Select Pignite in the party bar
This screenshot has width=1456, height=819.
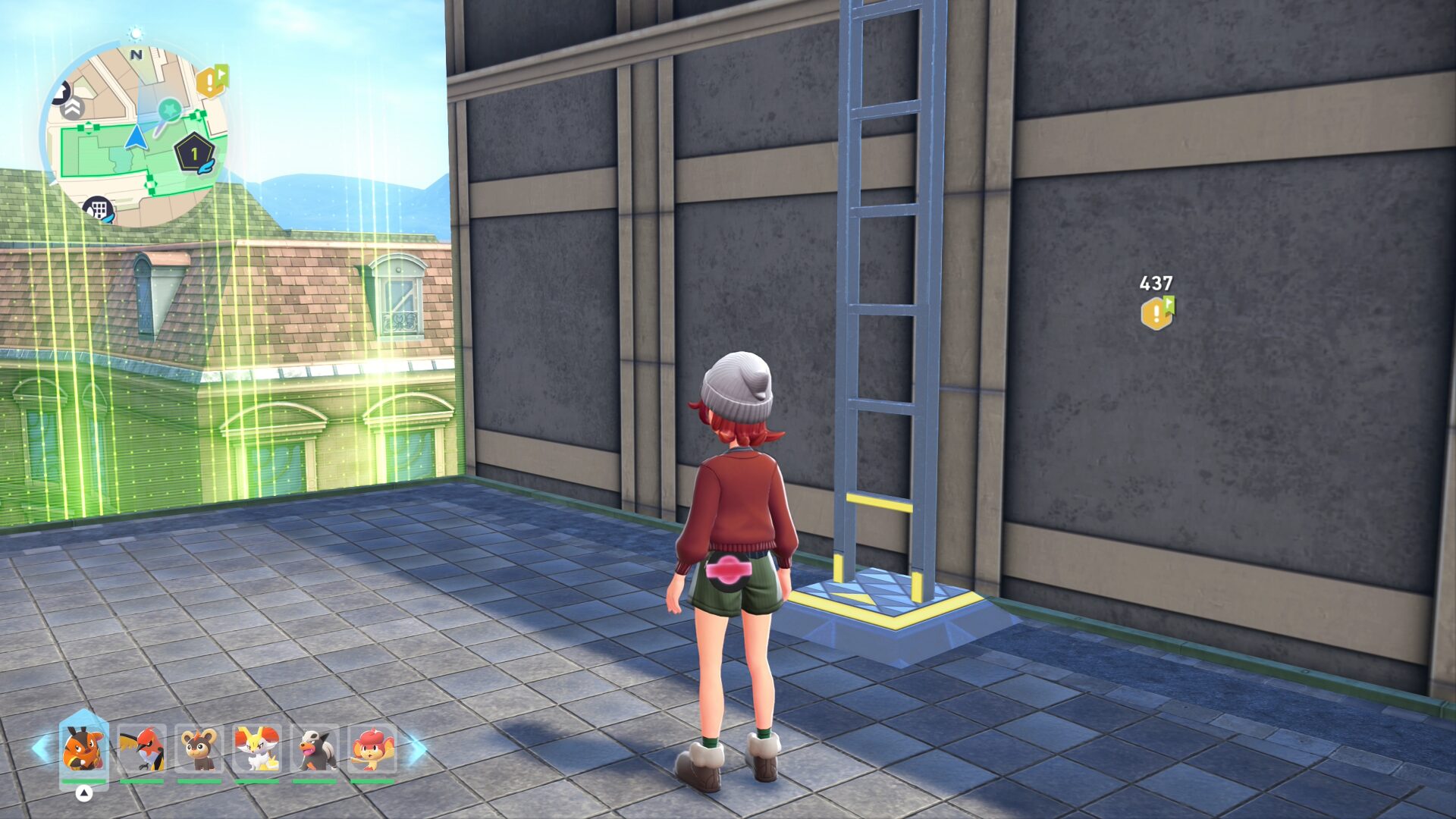tap(84, 748)
